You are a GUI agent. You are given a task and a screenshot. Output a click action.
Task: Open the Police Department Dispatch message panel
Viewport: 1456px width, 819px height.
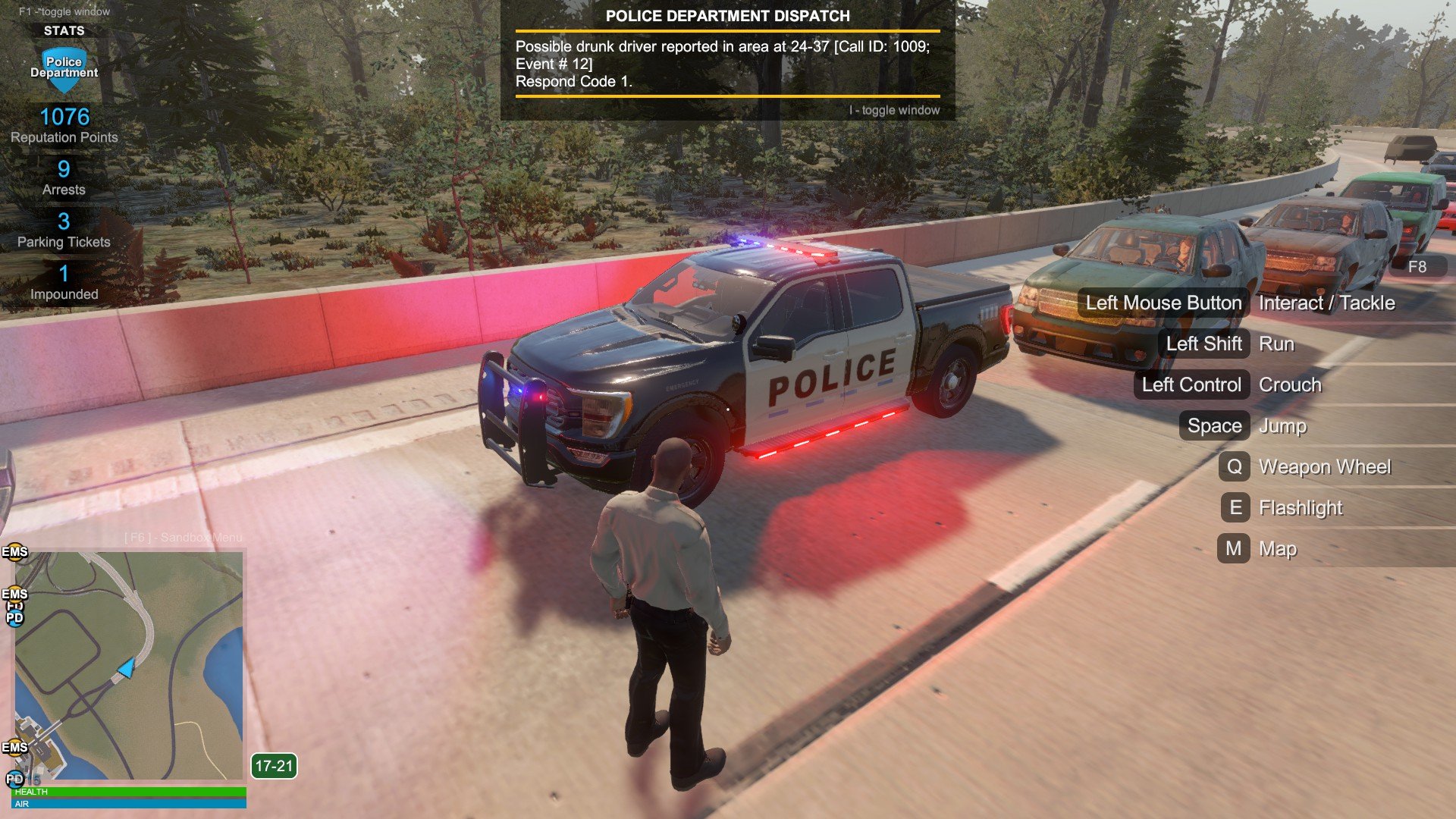[x=727, y=60]
